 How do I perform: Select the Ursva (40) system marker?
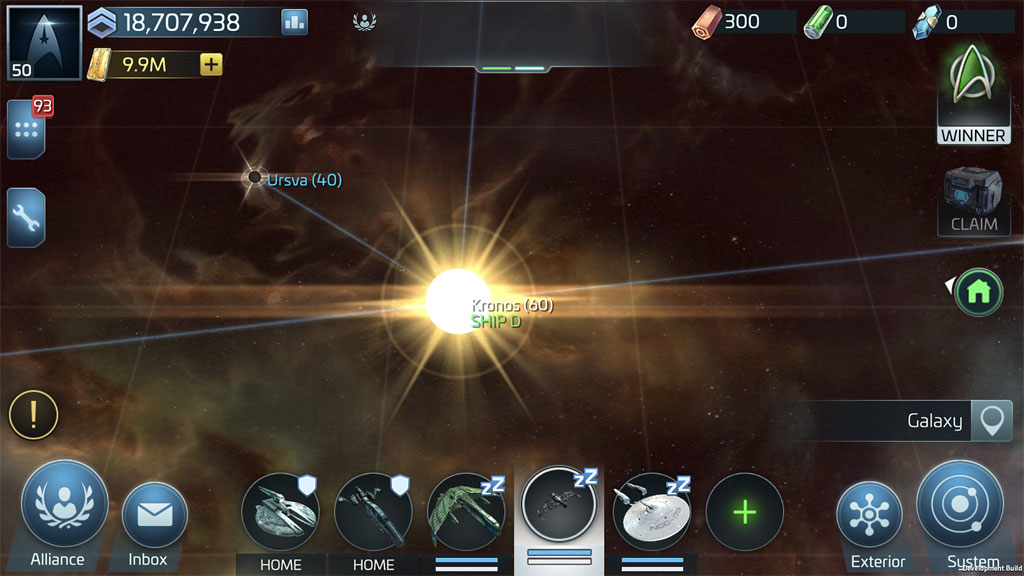point(256,178)
